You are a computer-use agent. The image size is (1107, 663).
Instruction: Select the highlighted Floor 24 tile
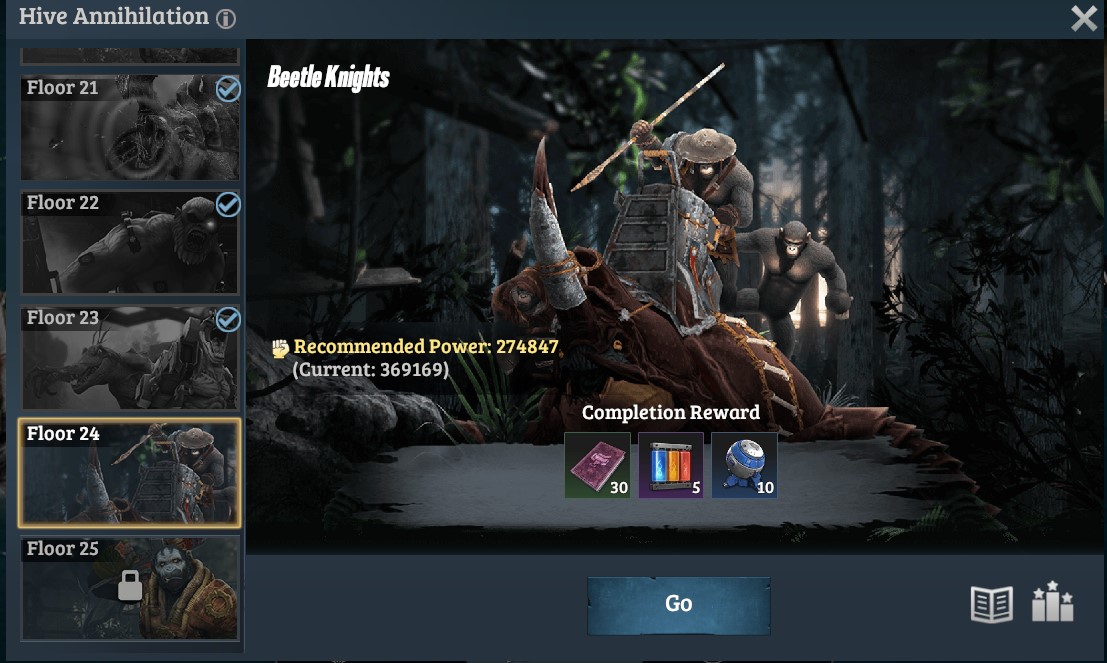click(x=130, y=473)
